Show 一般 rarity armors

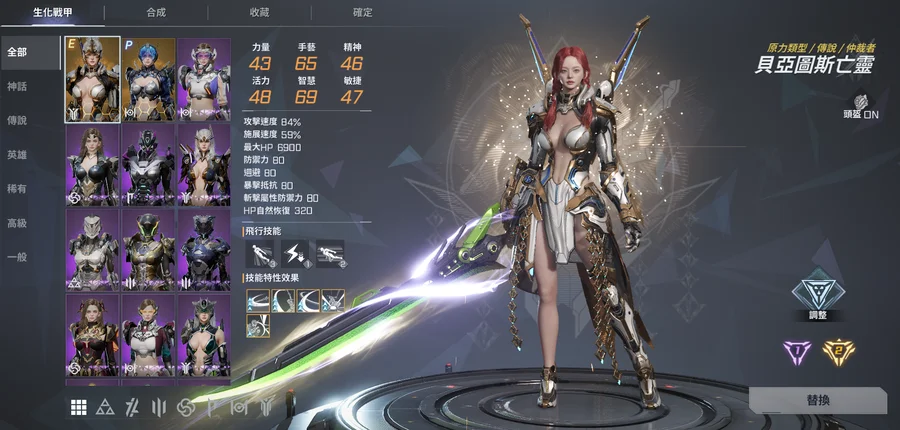(x=17, y=257)
